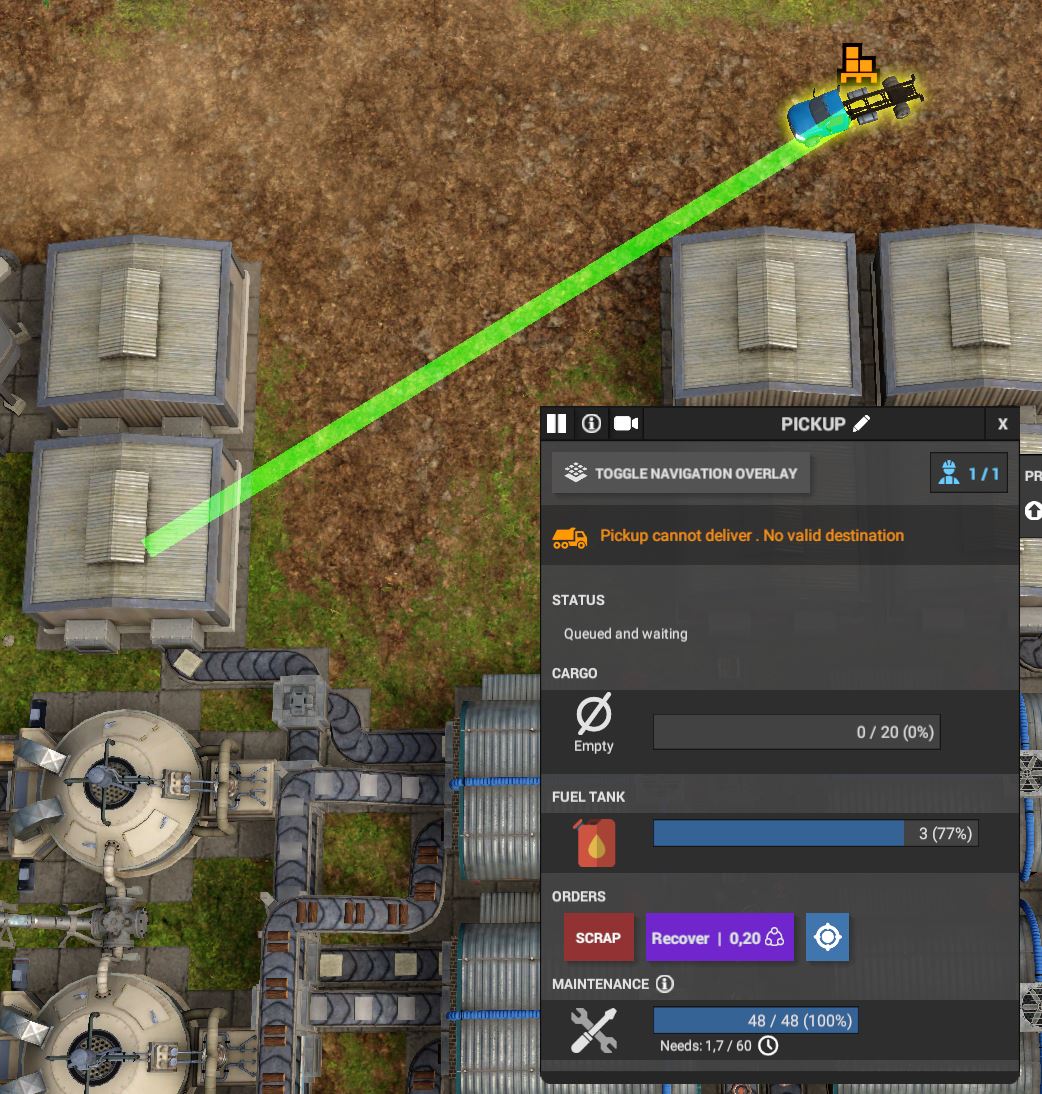Toggle the navigation overlay
The width and height of the screenshot is (1042, 1094).
(x=681, y=473)
